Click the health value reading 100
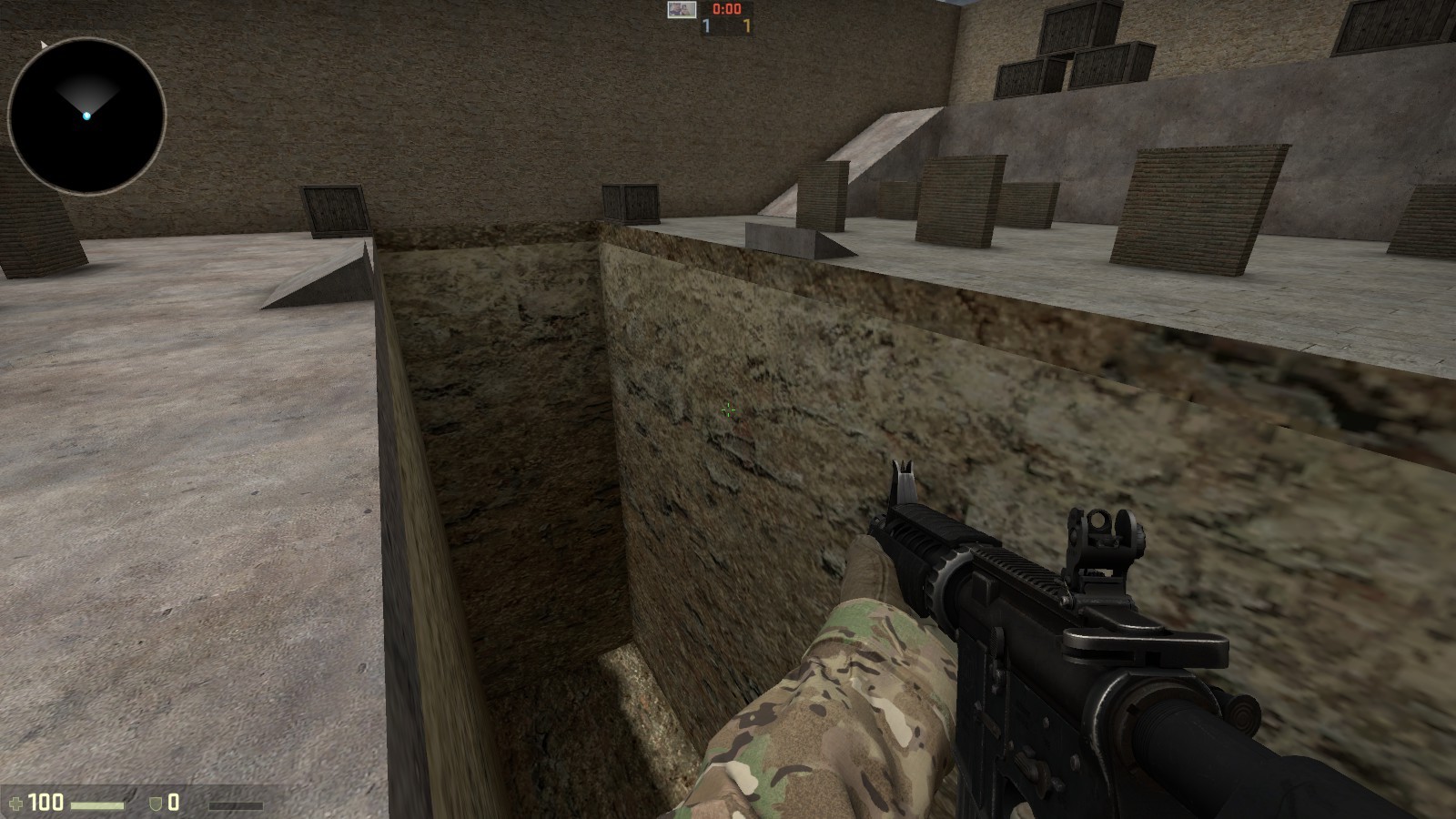The height and width of the screenshot is (819, 1456). [x=47, y=802]
